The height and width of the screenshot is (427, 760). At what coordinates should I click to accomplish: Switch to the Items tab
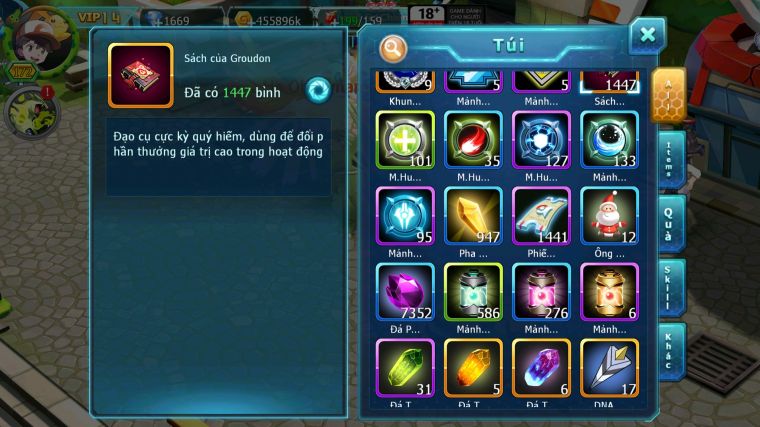(672, 159)
